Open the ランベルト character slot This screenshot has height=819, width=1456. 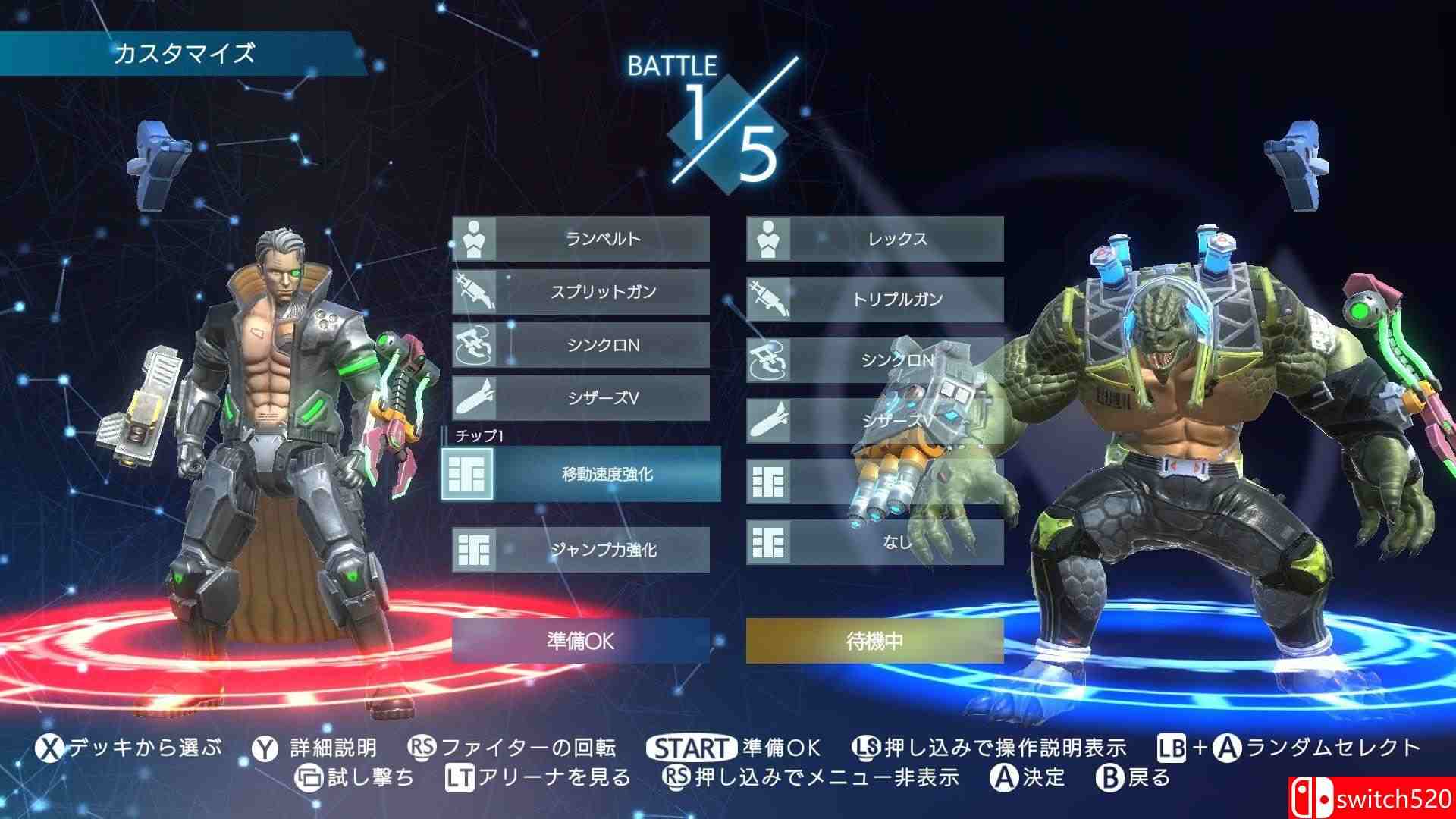[x=599, y=237]
